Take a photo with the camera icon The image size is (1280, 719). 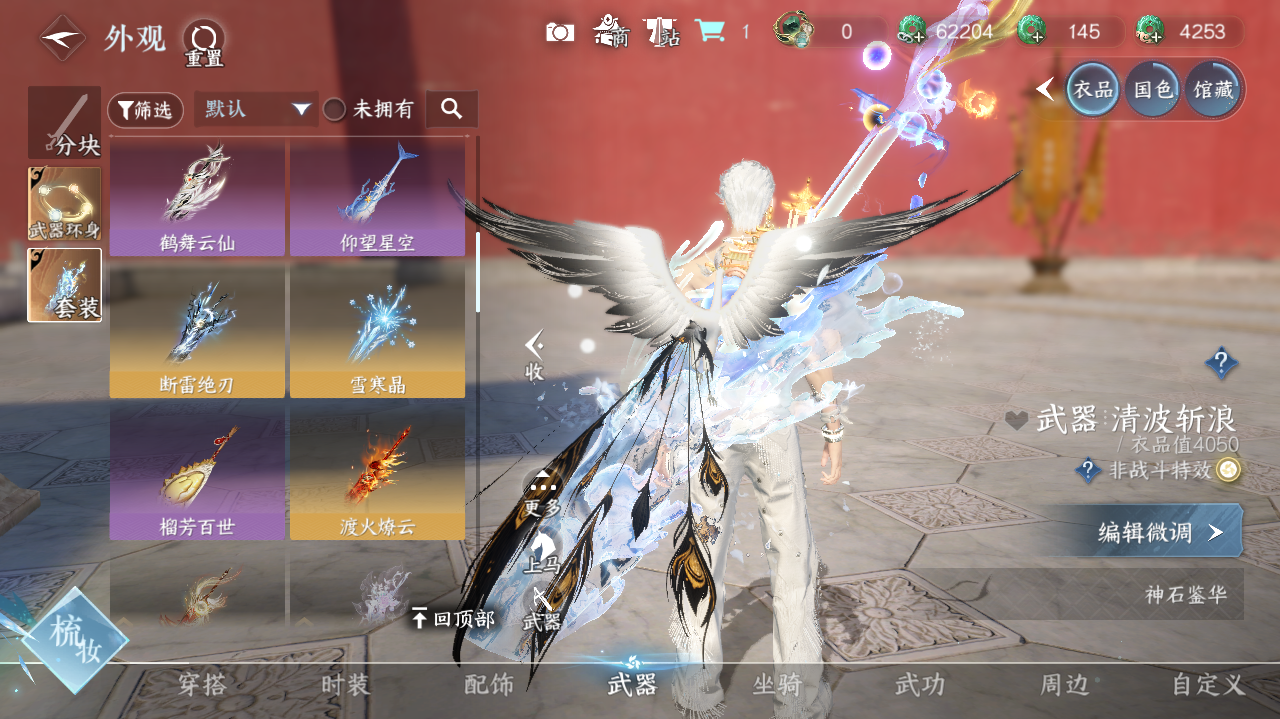click(x=560, y=32)
